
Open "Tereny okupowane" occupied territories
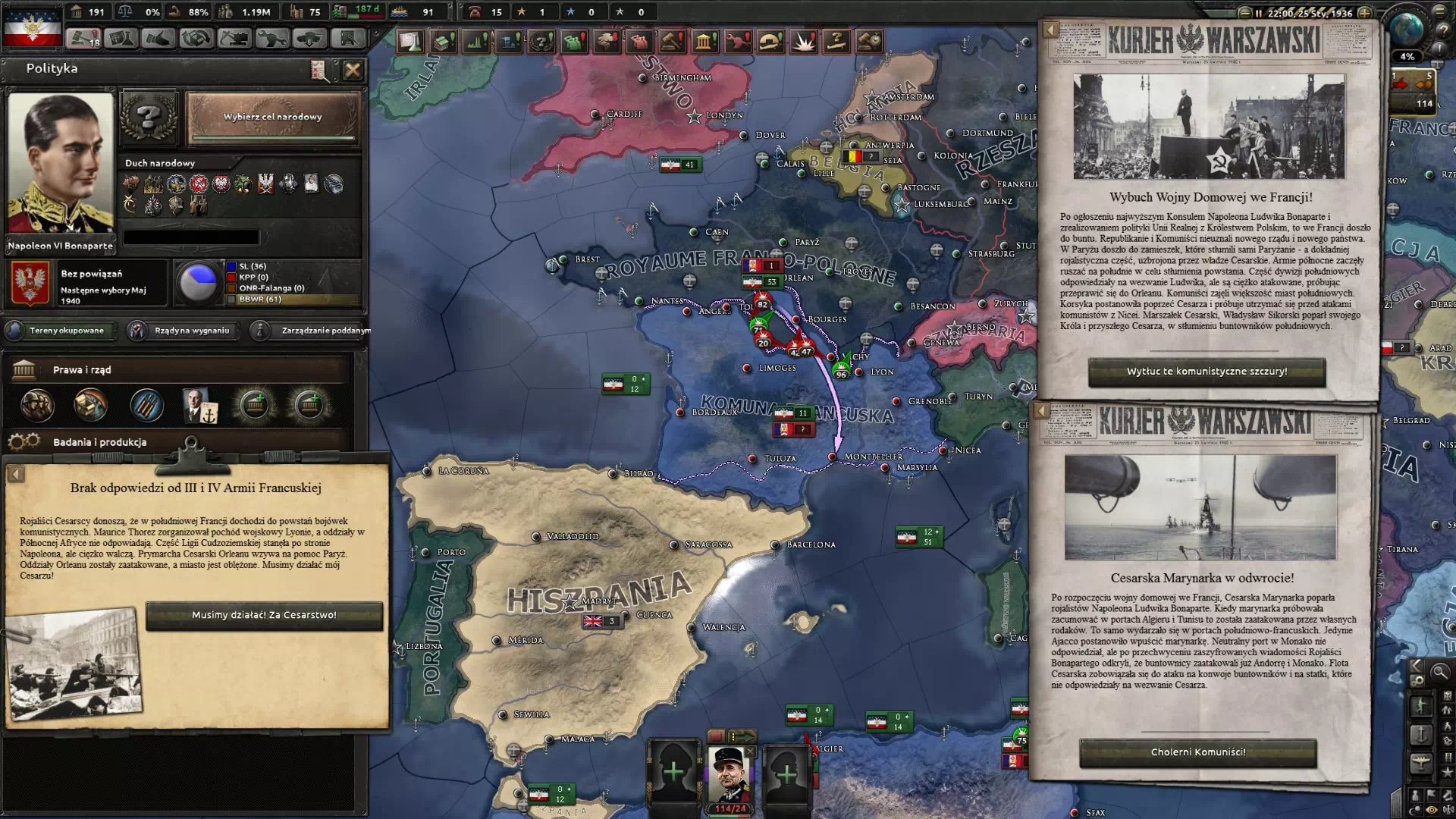pos(60,331)
